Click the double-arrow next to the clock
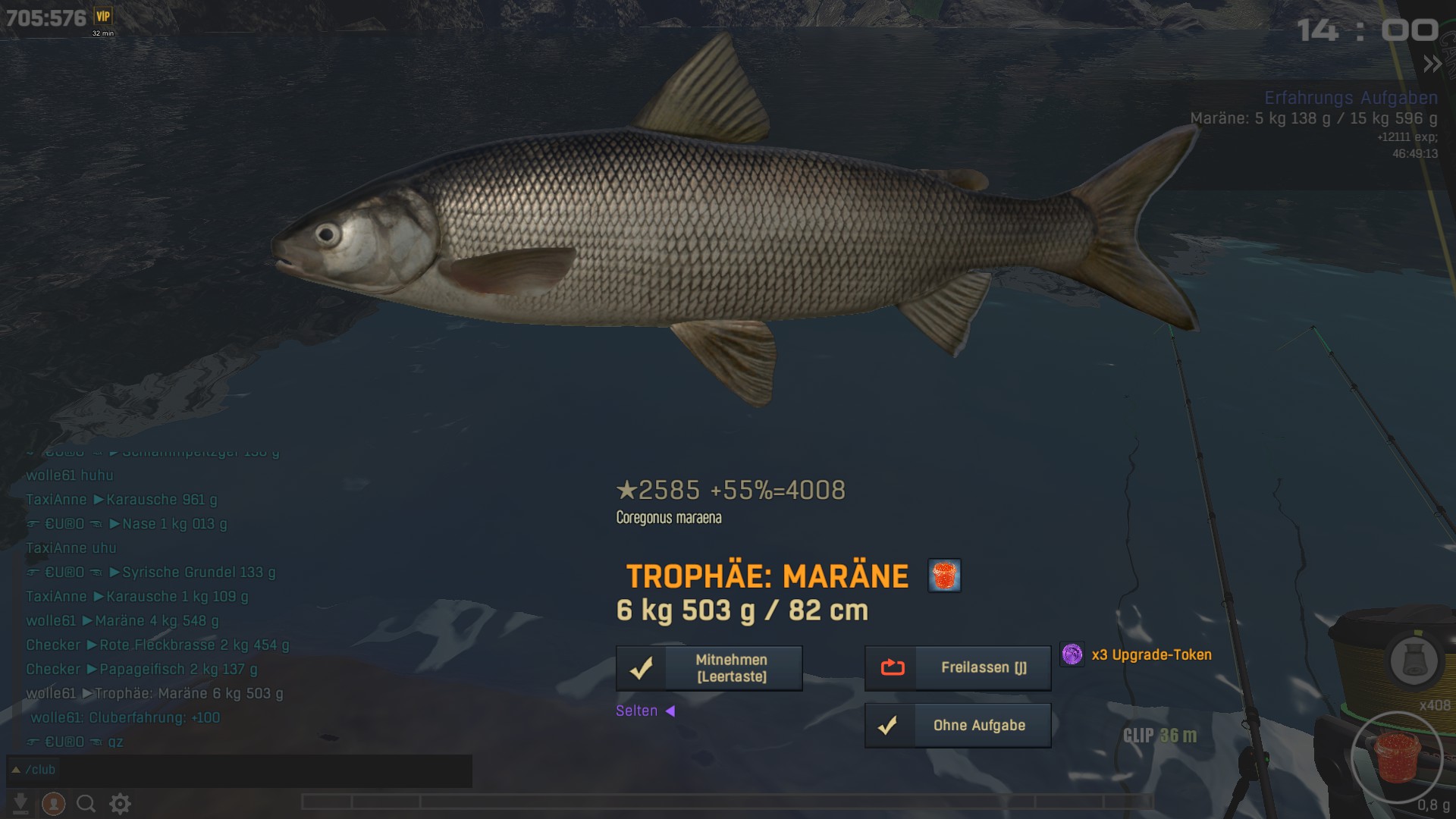 click(1432, 64)
